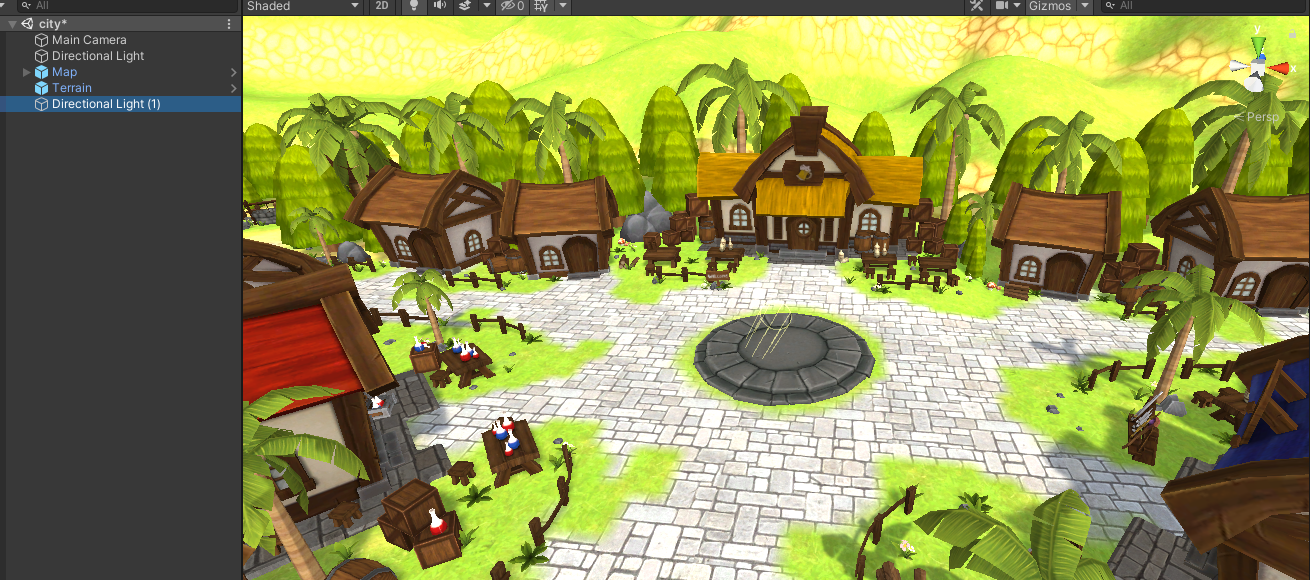Viewport: 1310px width, 580px height.
Task: Open the city scene's three-dot options menu
Action: pyautogui.click(x=229, y=24)
